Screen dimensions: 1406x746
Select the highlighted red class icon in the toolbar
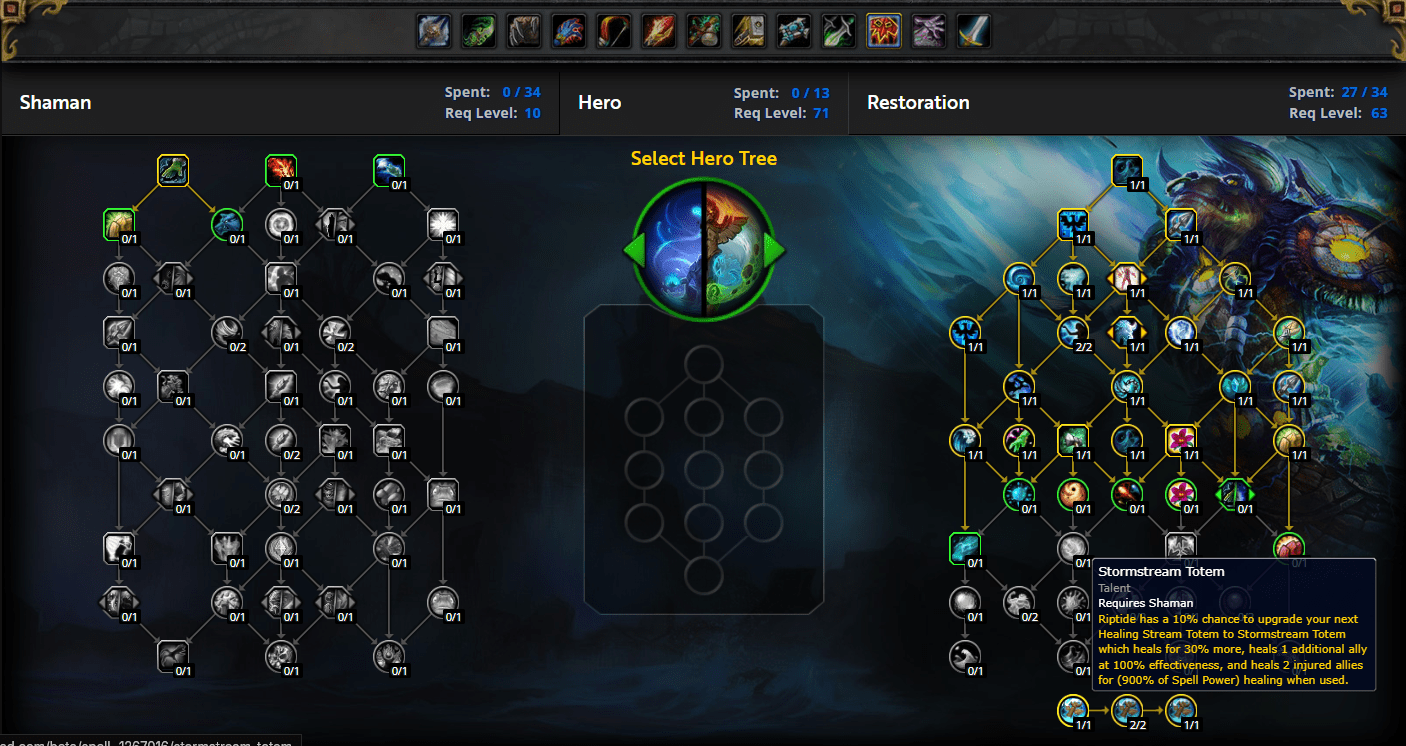[x=882, y=30]
